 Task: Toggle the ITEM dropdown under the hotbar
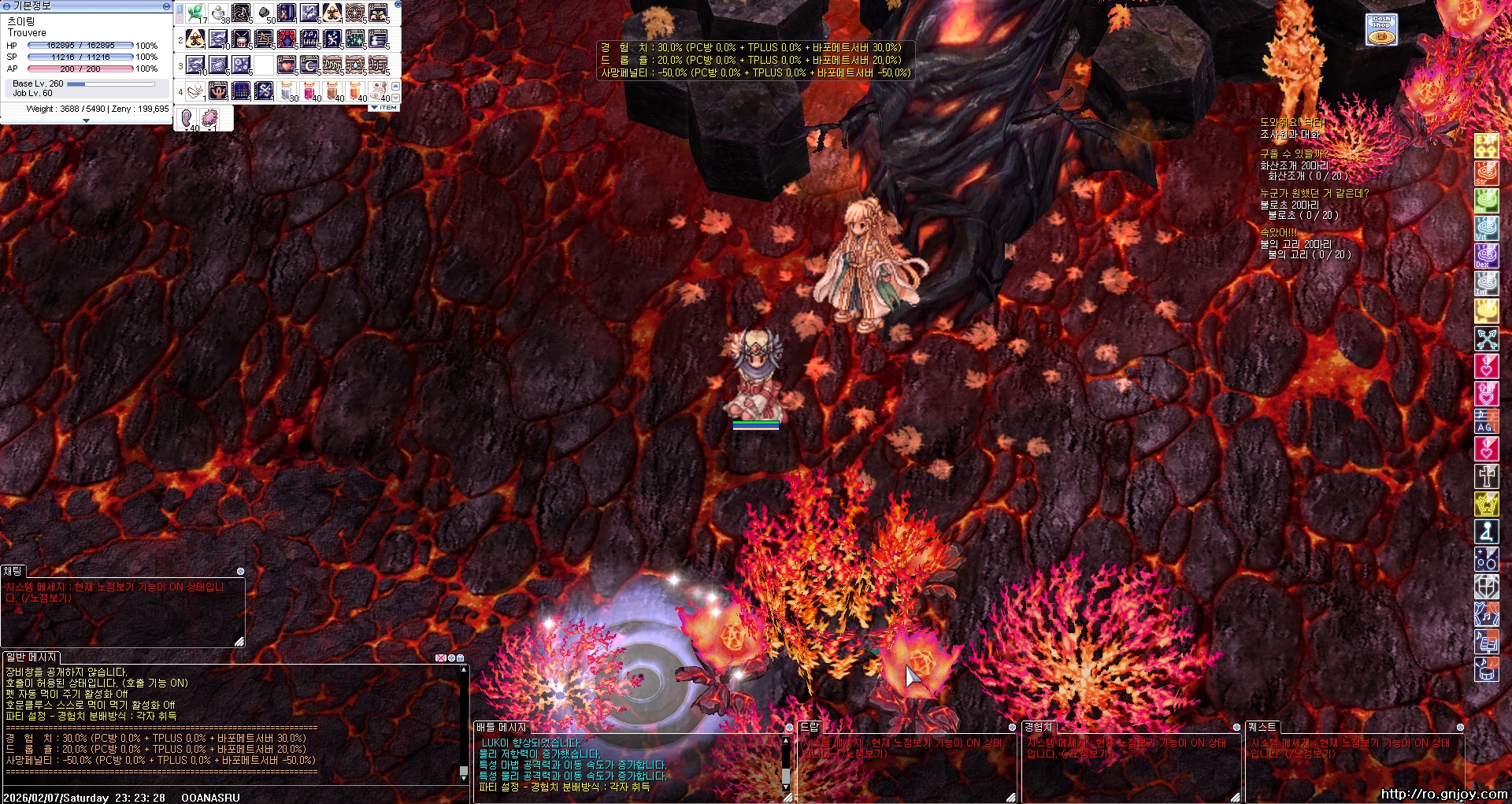pyautogui.click(x=384, y=107)
